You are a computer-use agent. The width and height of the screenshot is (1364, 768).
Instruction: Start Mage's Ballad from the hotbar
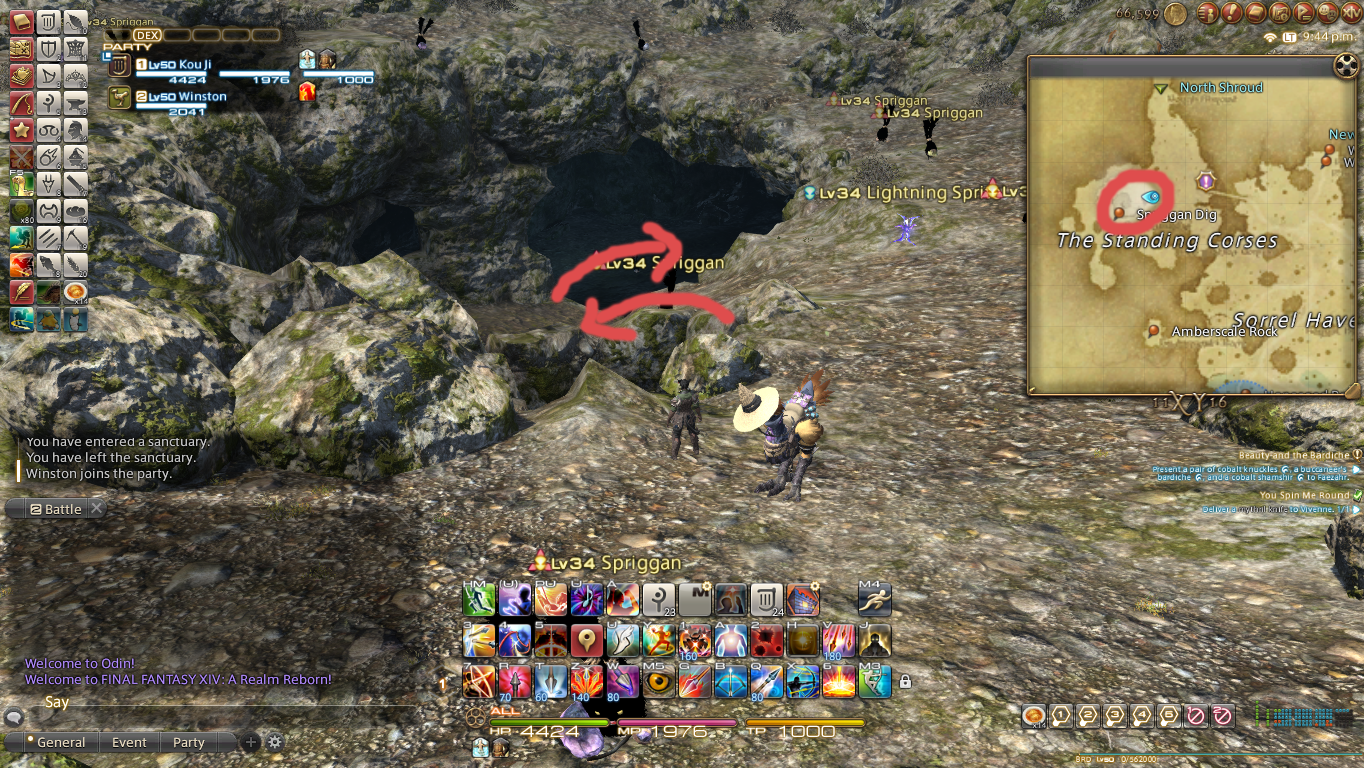586,600
